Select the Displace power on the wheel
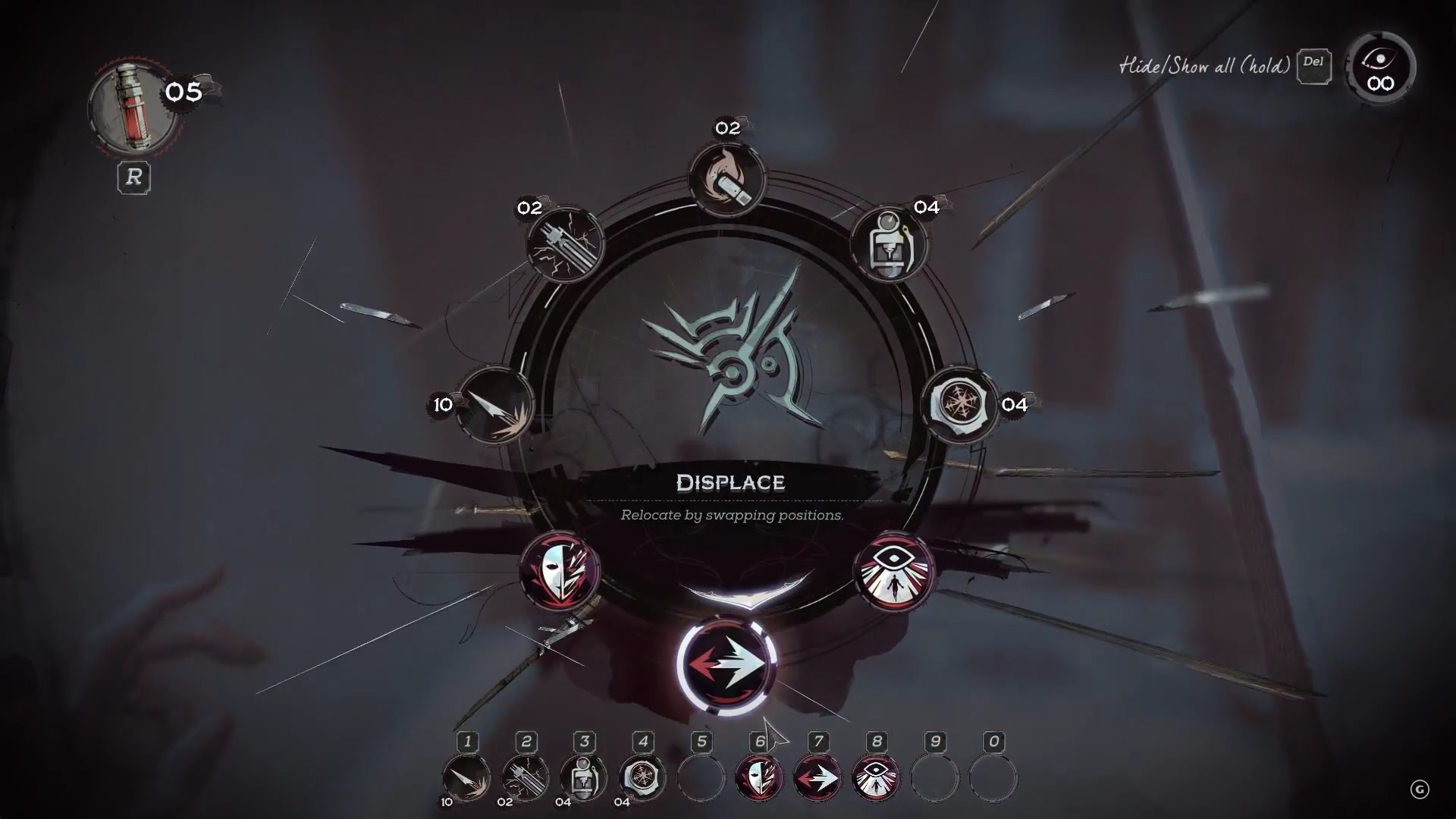The height and width of the screenshot is (819, 1456). [726, 664]
